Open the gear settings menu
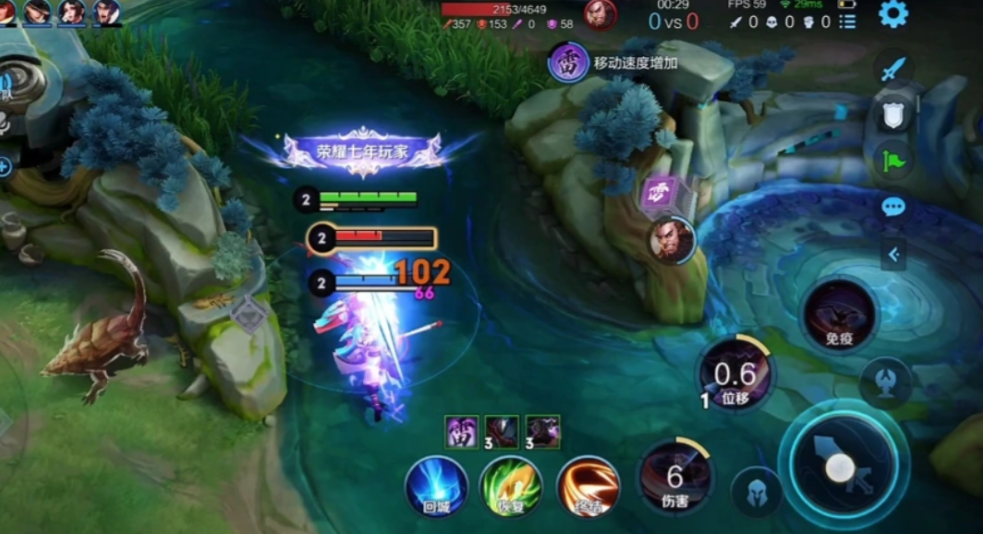 [892, 14]
